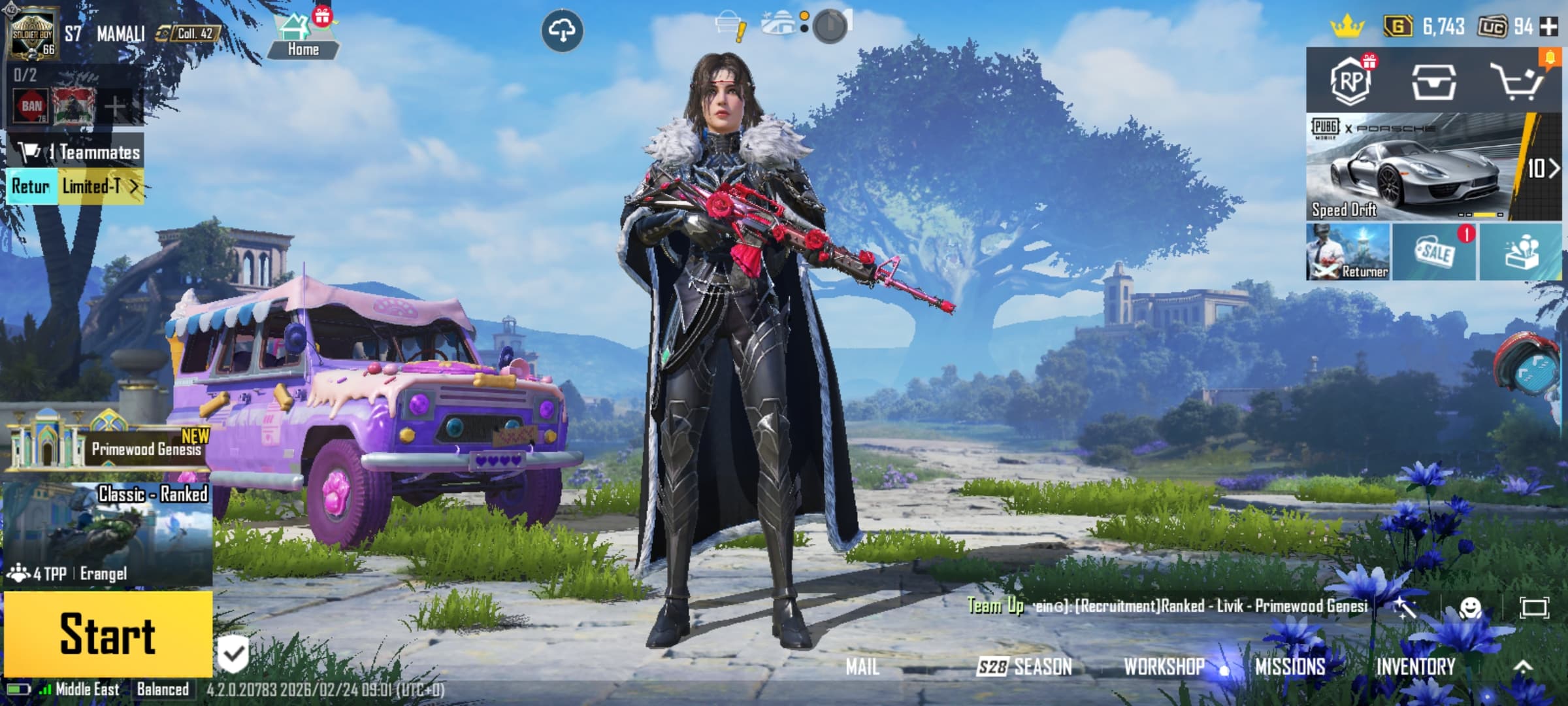Open the Workshop menu
Viewport: 1568px width, 706px height.
pos(1164,666)
